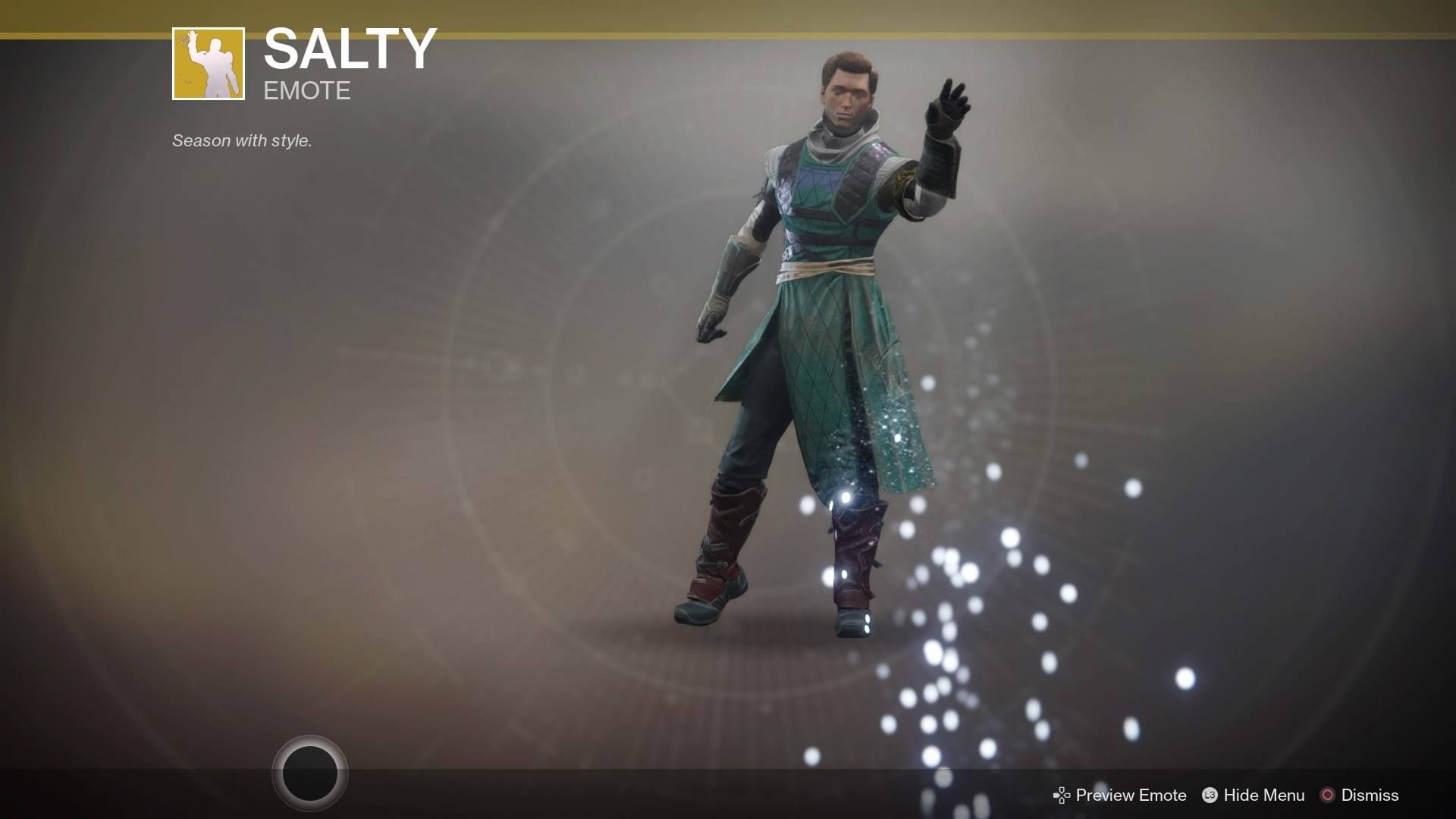This screenshot has height=819, width=1456.
Task: Click the L3 button icon near Hide Menu
Action: (1210, 795)
